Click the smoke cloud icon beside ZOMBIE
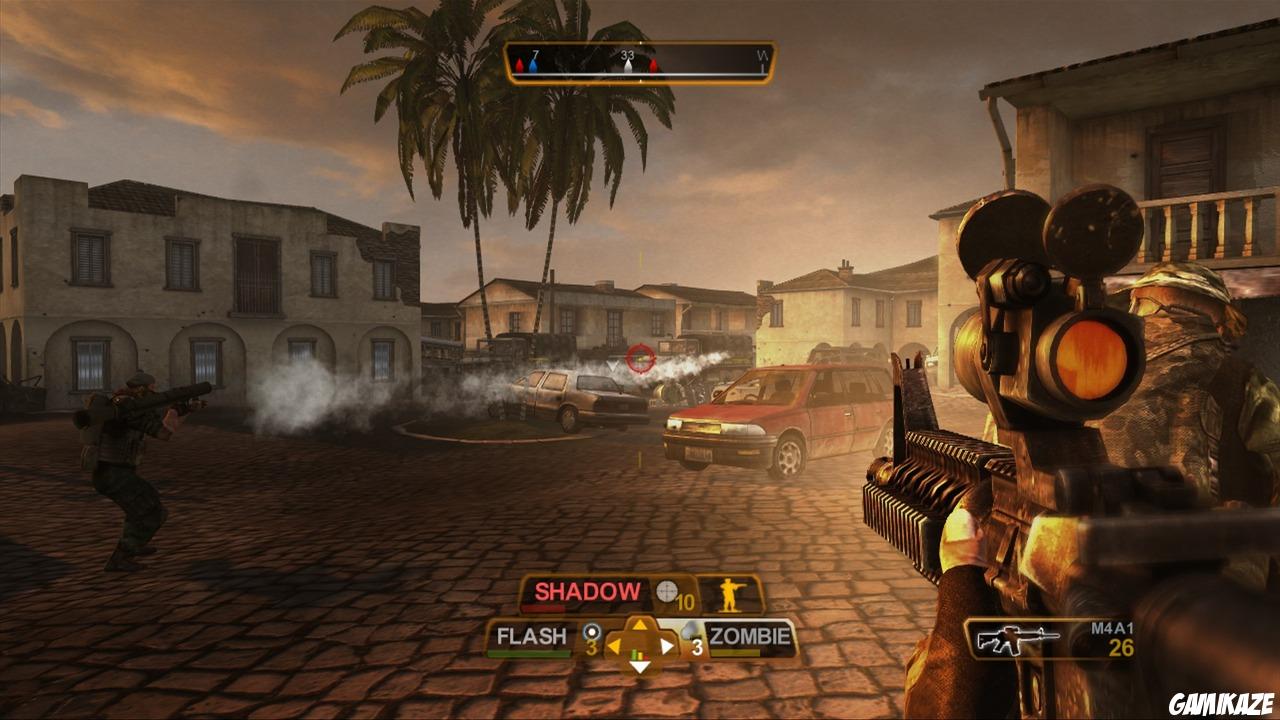 (x=688, y=632)
